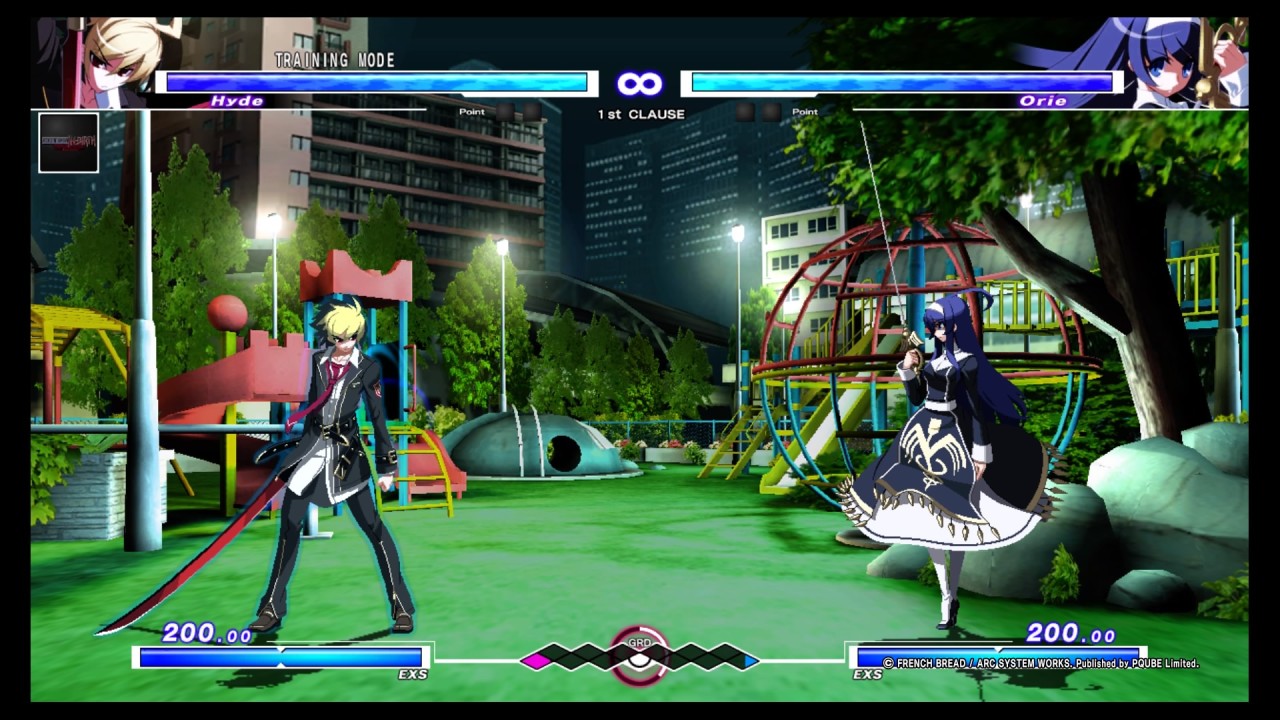Select the small dark logo thumbnail
The height and width of the screenshot is (720, 1280).
click(68, 143)
